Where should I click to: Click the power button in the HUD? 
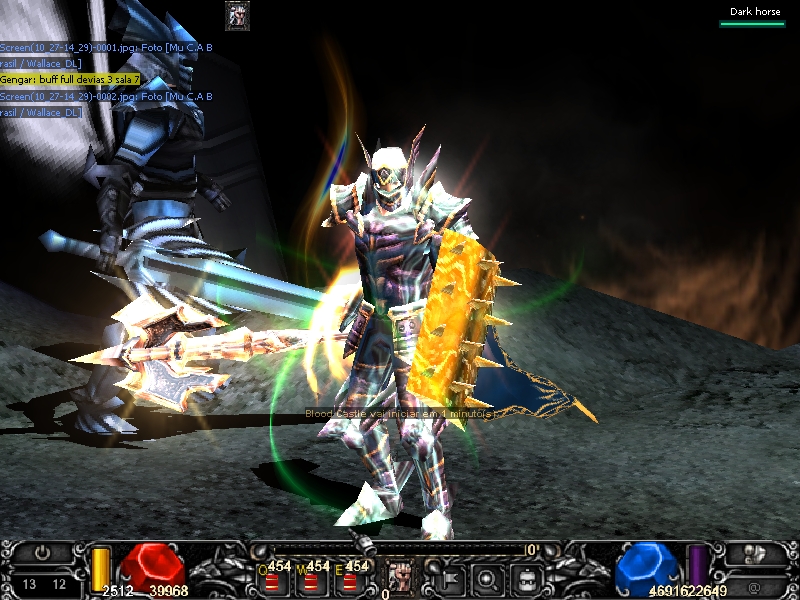click(42, 553)
